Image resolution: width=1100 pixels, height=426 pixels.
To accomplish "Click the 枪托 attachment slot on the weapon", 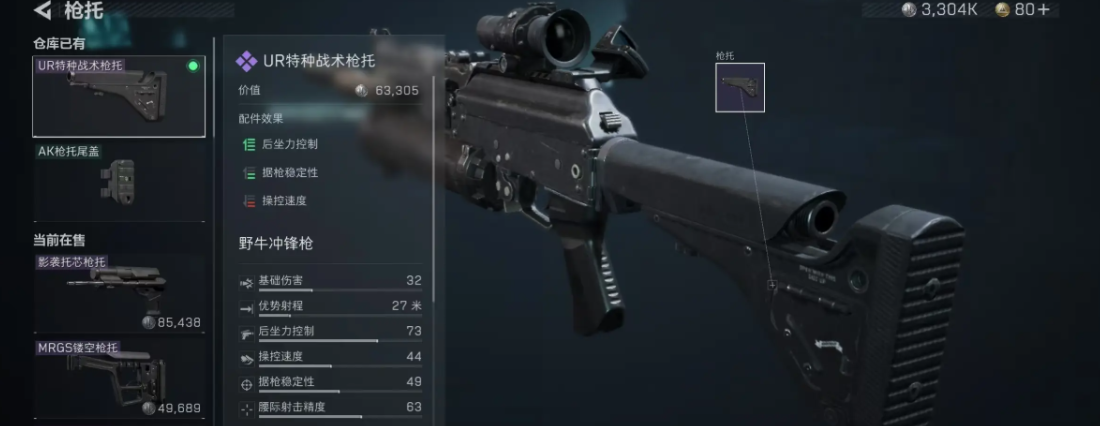I will click(x=739, y=88).
